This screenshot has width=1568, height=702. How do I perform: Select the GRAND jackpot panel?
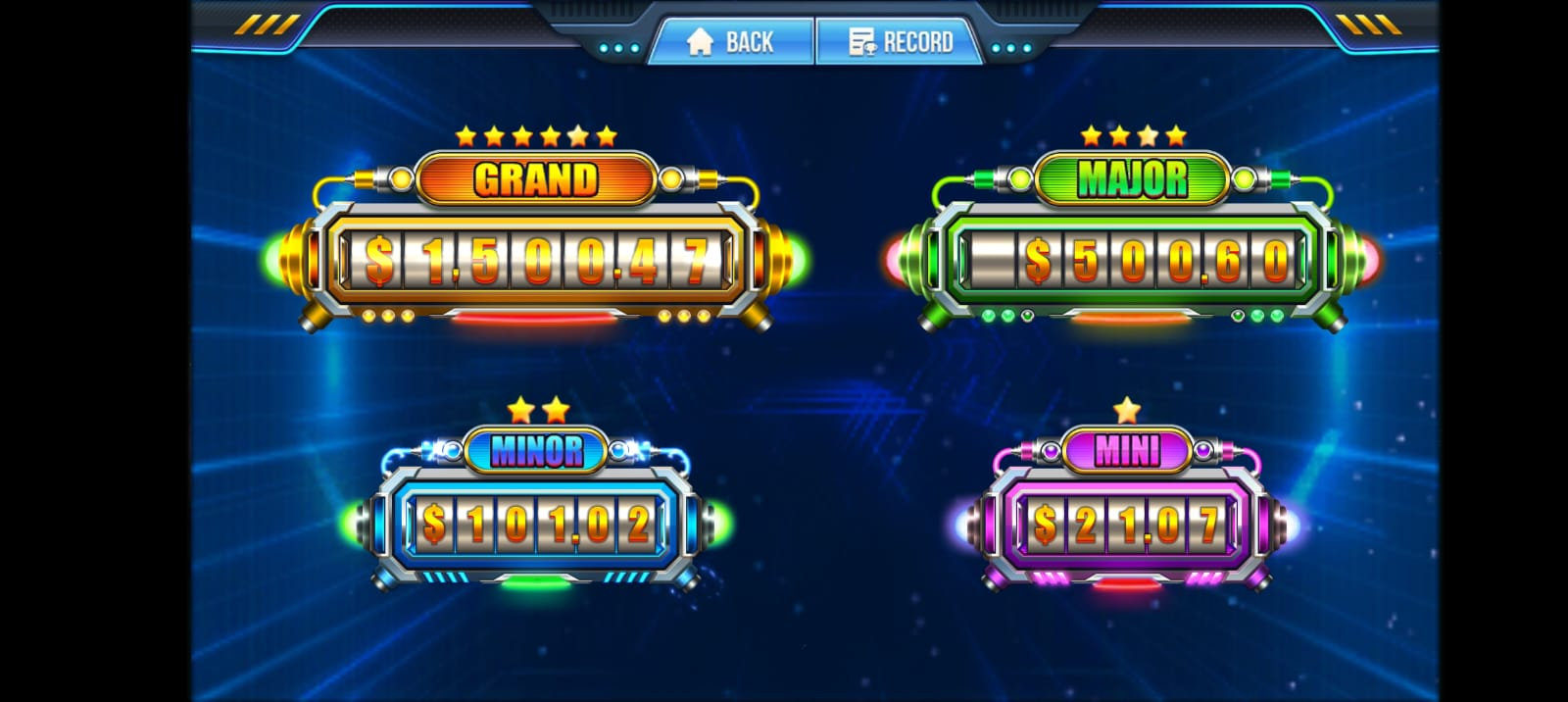(x=536, y=260)
